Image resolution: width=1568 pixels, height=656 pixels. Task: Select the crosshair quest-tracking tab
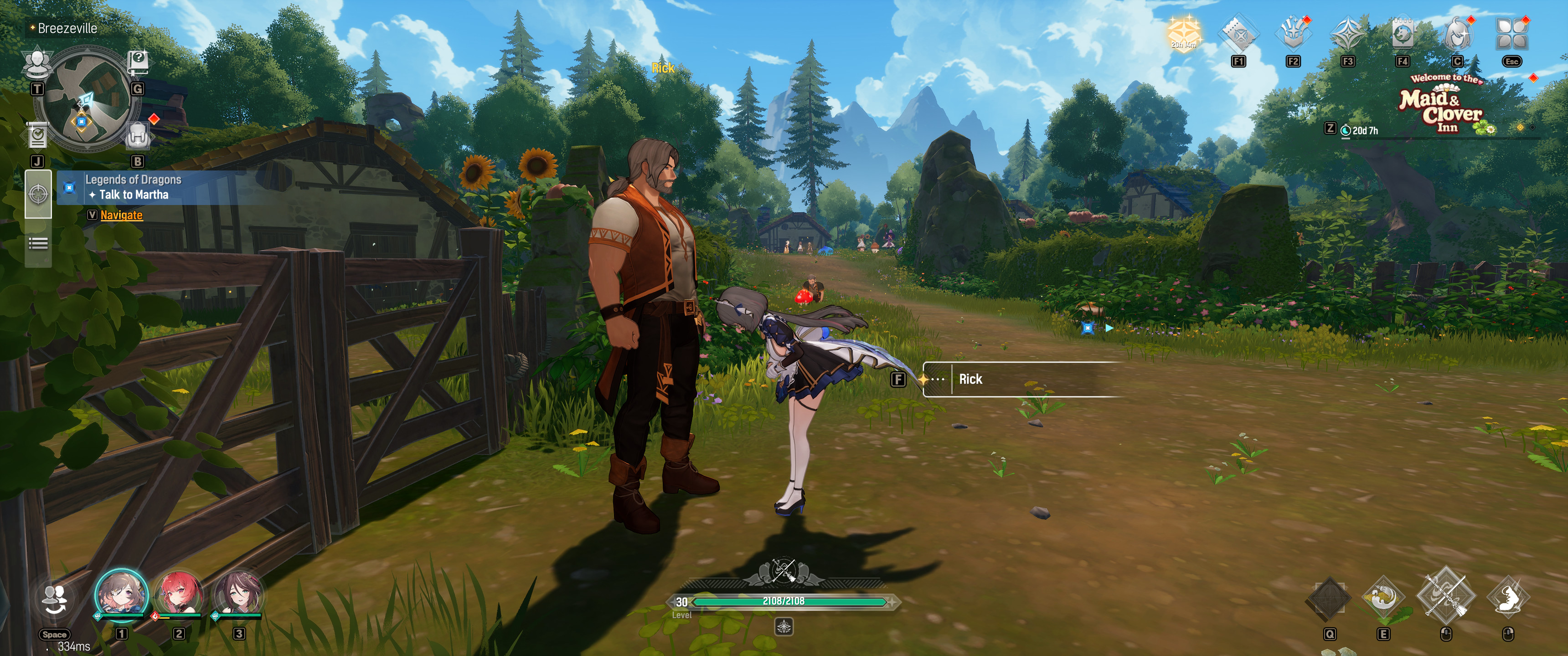point(38,195)
